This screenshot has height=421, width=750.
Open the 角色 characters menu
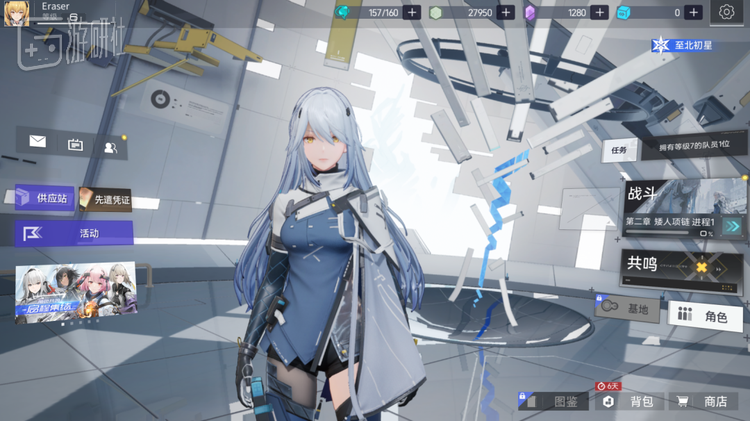tap(705, 316)
